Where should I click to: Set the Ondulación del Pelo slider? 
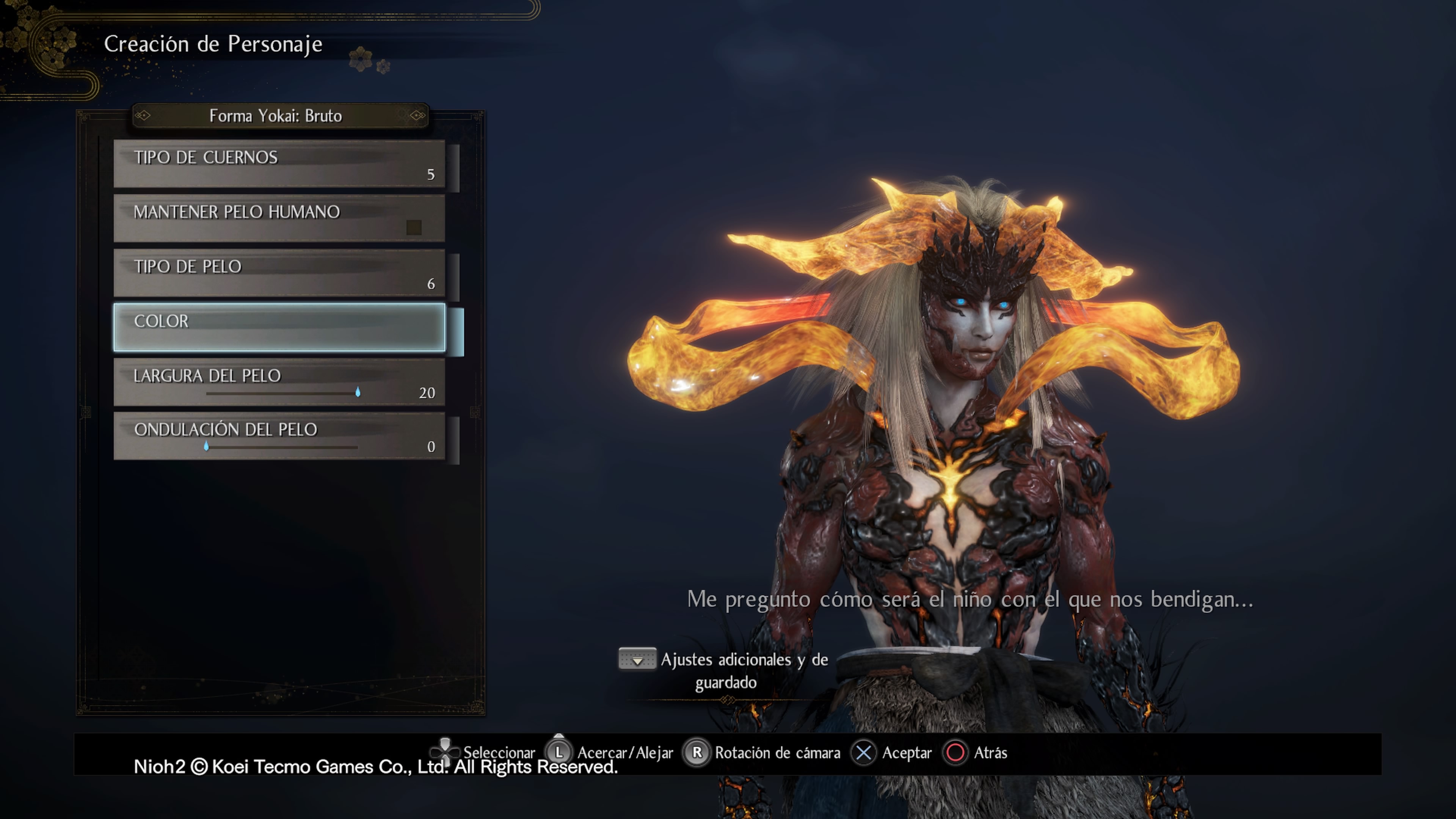coord(206,447)
